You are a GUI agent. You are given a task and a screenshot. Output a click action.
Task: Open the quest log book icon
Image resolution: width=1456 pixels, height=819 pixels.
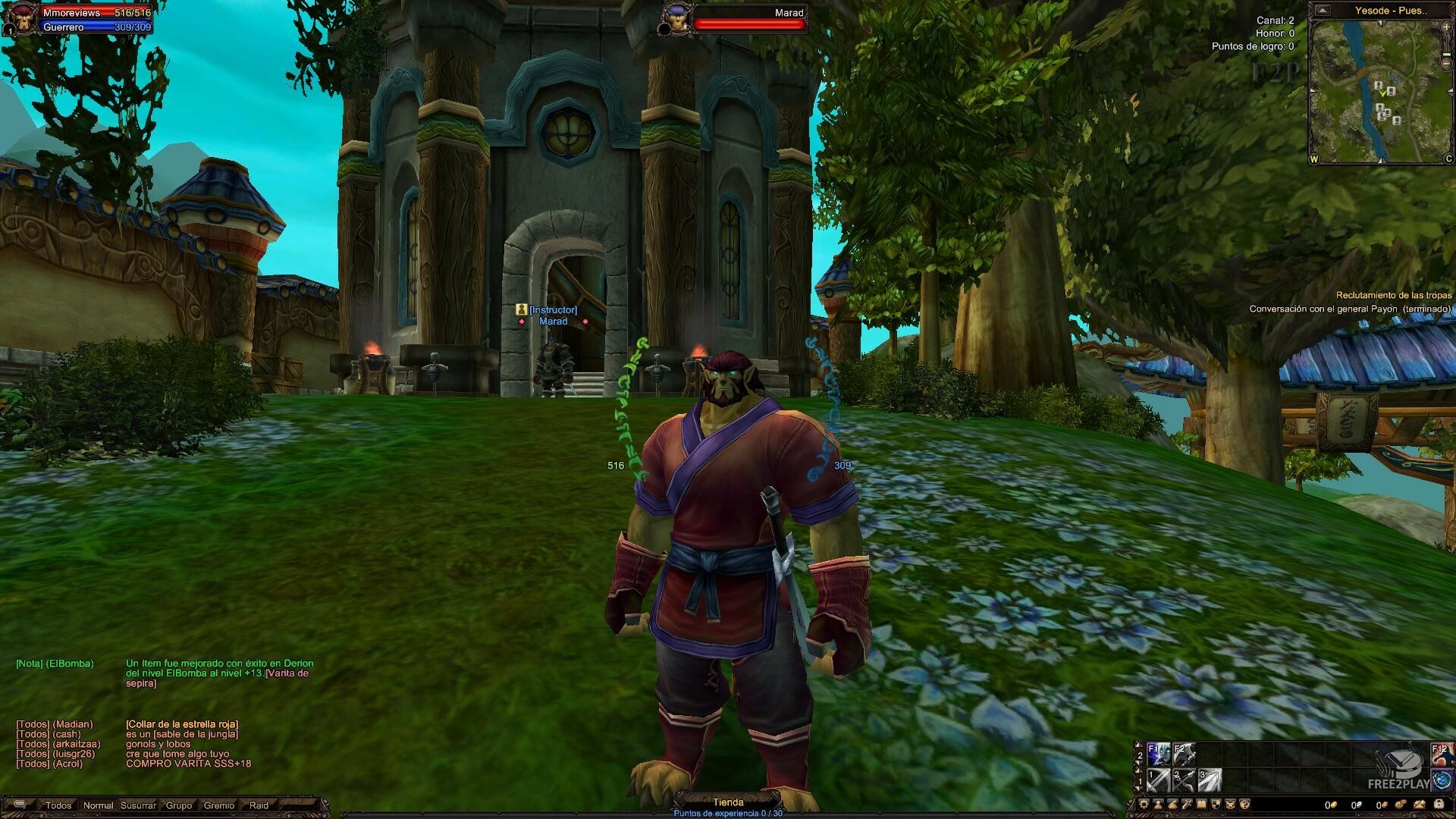click(1202, 805)
